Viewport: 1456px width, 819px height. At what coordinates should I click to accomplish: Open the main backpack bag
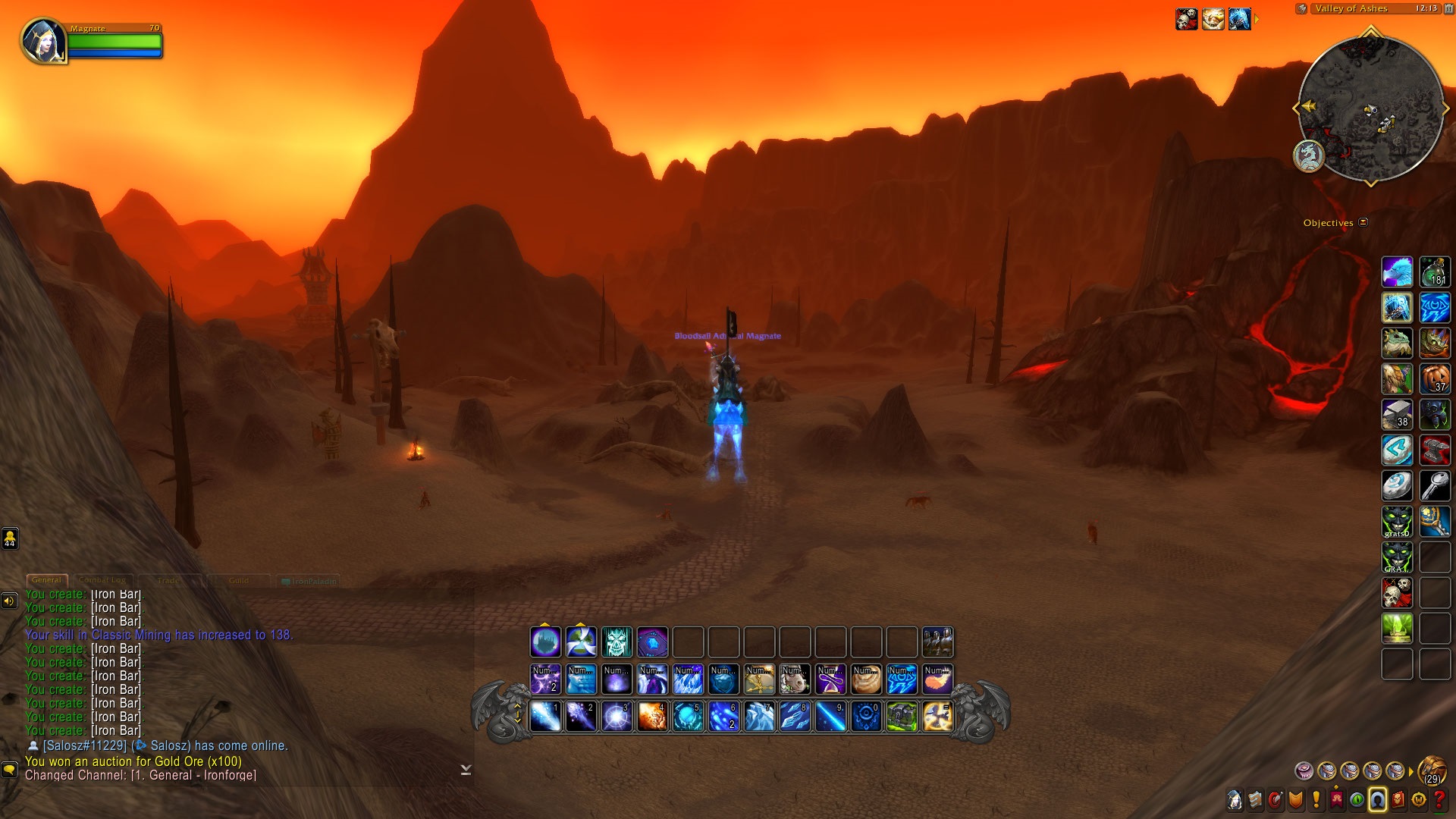[x=1431, y=770]
